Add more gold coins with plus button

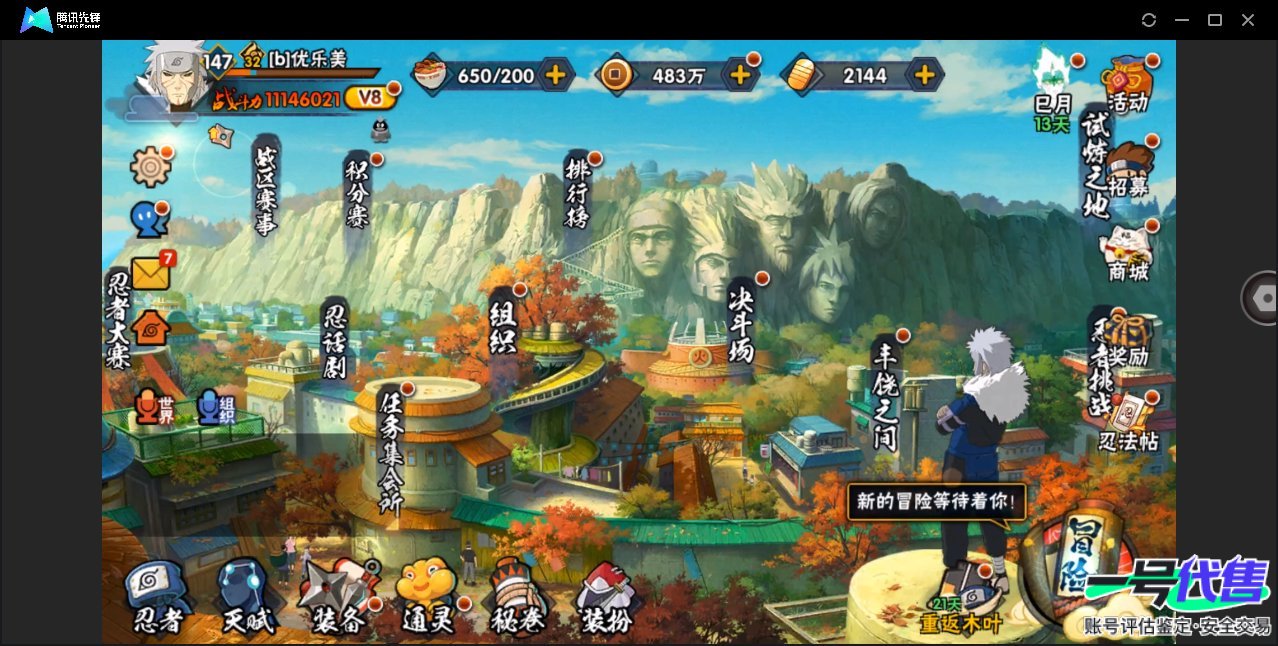(x=740, y=74)
